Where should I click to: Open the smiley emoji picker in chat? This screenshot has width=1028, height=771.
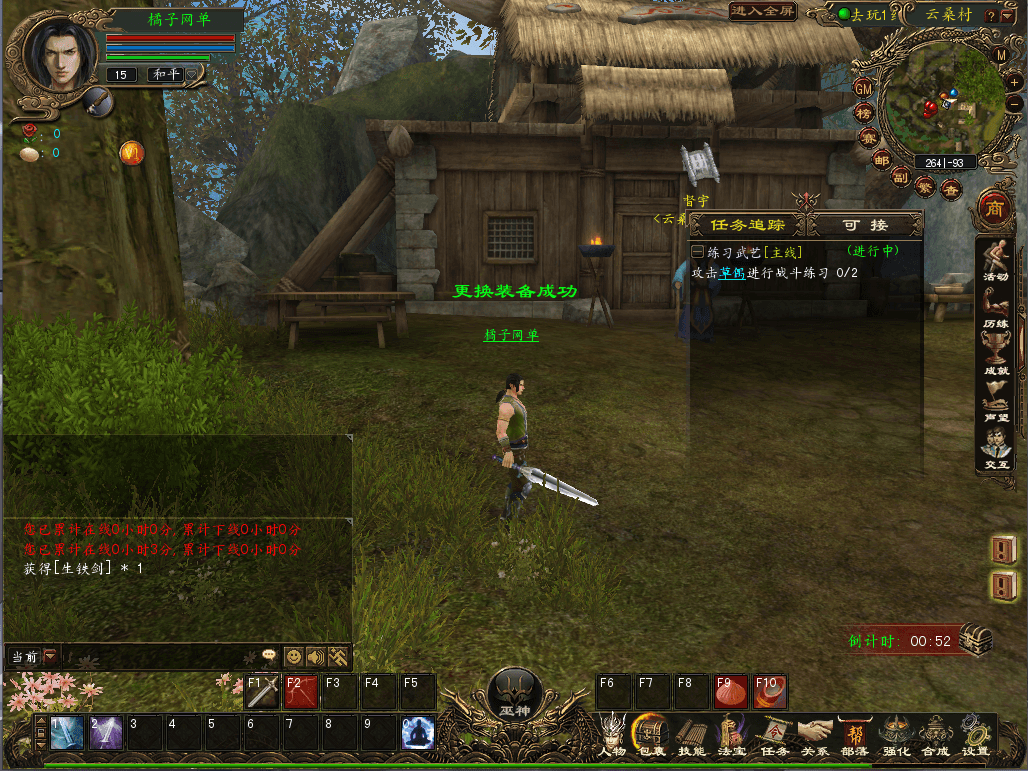(x=293, y=656)
